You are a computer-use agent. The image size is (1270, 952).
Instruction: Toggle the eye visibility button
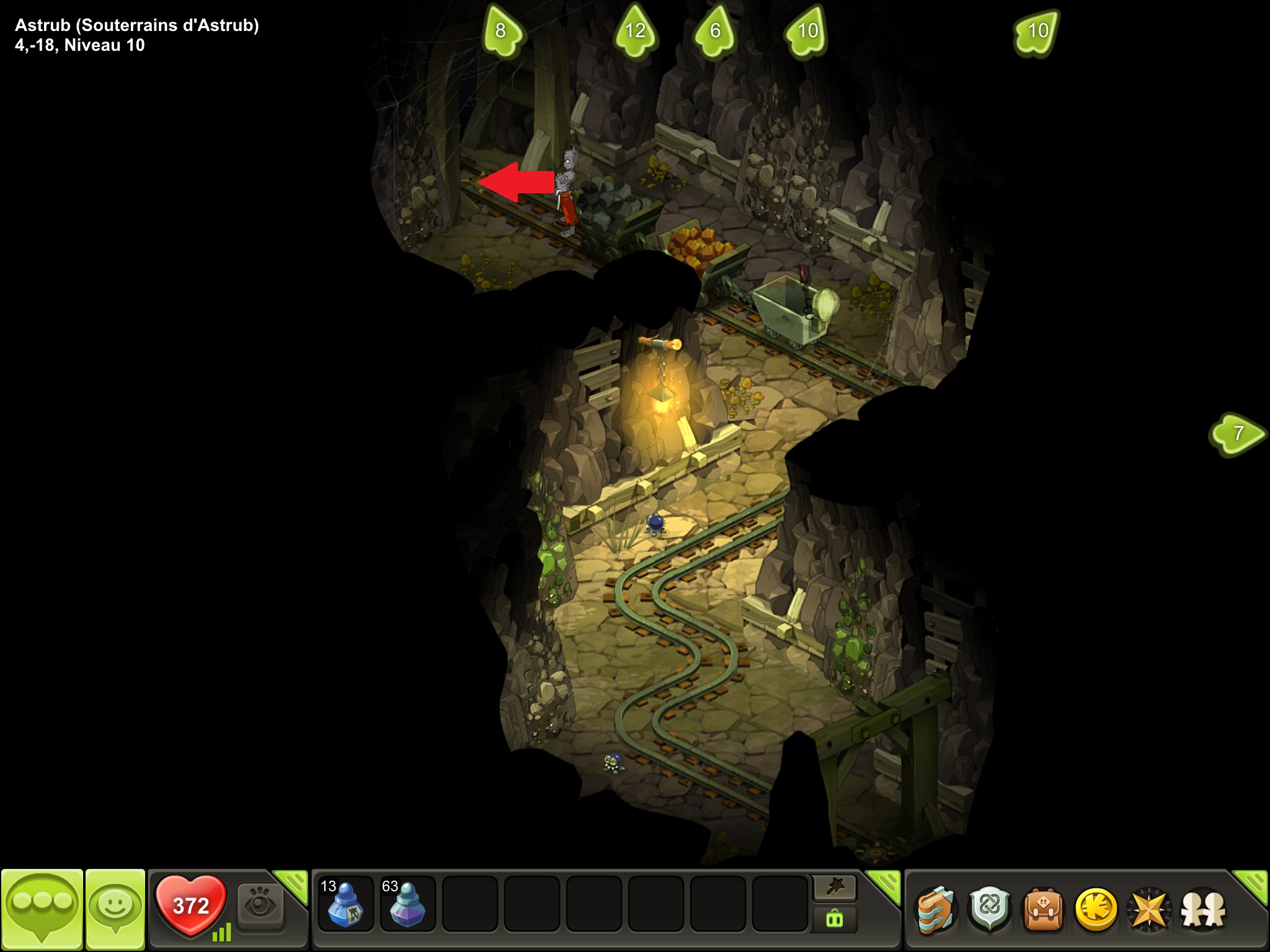coord(260,906)
